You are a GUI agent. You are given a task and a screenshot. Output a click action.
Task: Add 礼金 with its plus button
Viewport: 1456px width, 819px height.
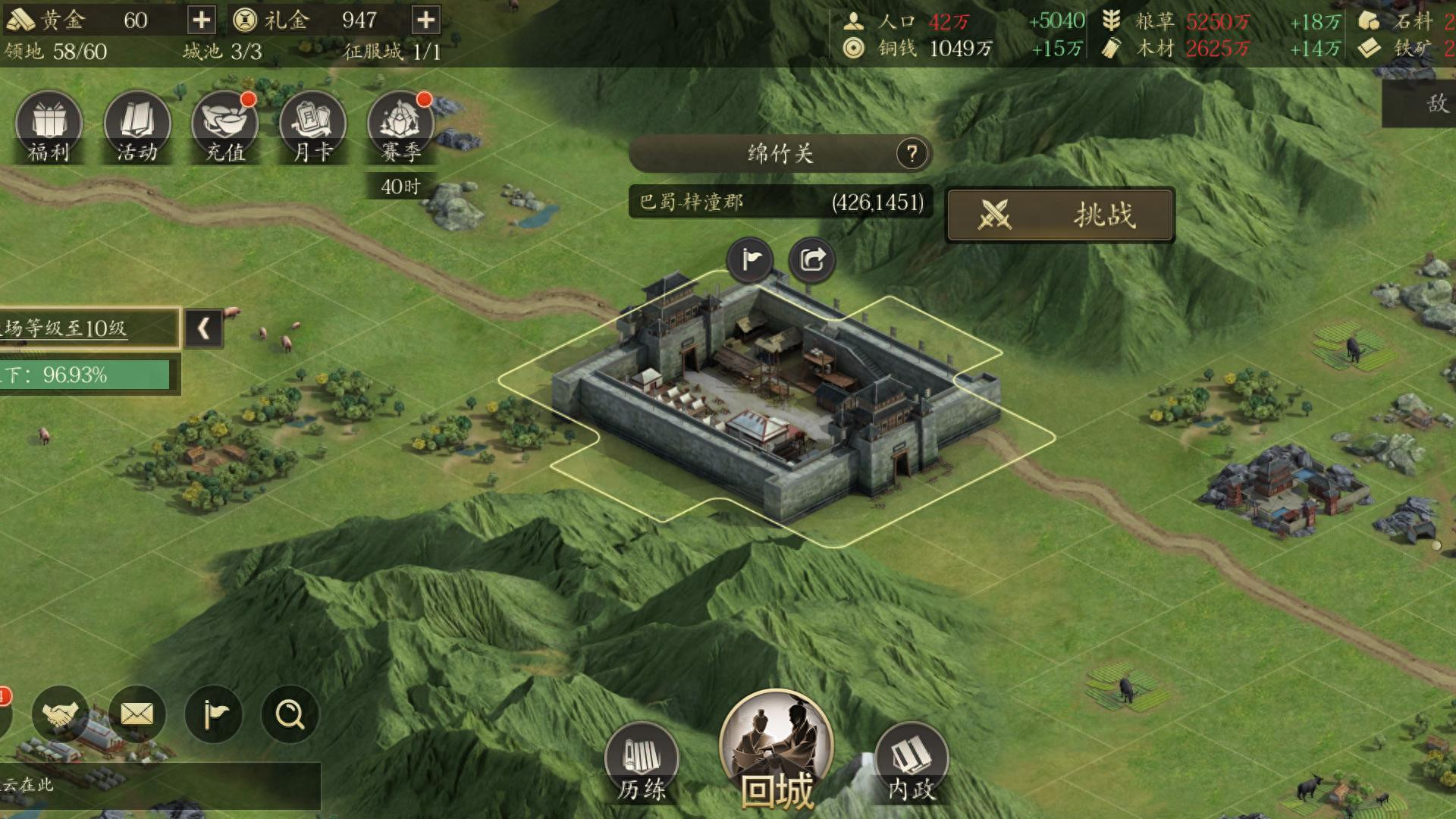tap(426, 20)
